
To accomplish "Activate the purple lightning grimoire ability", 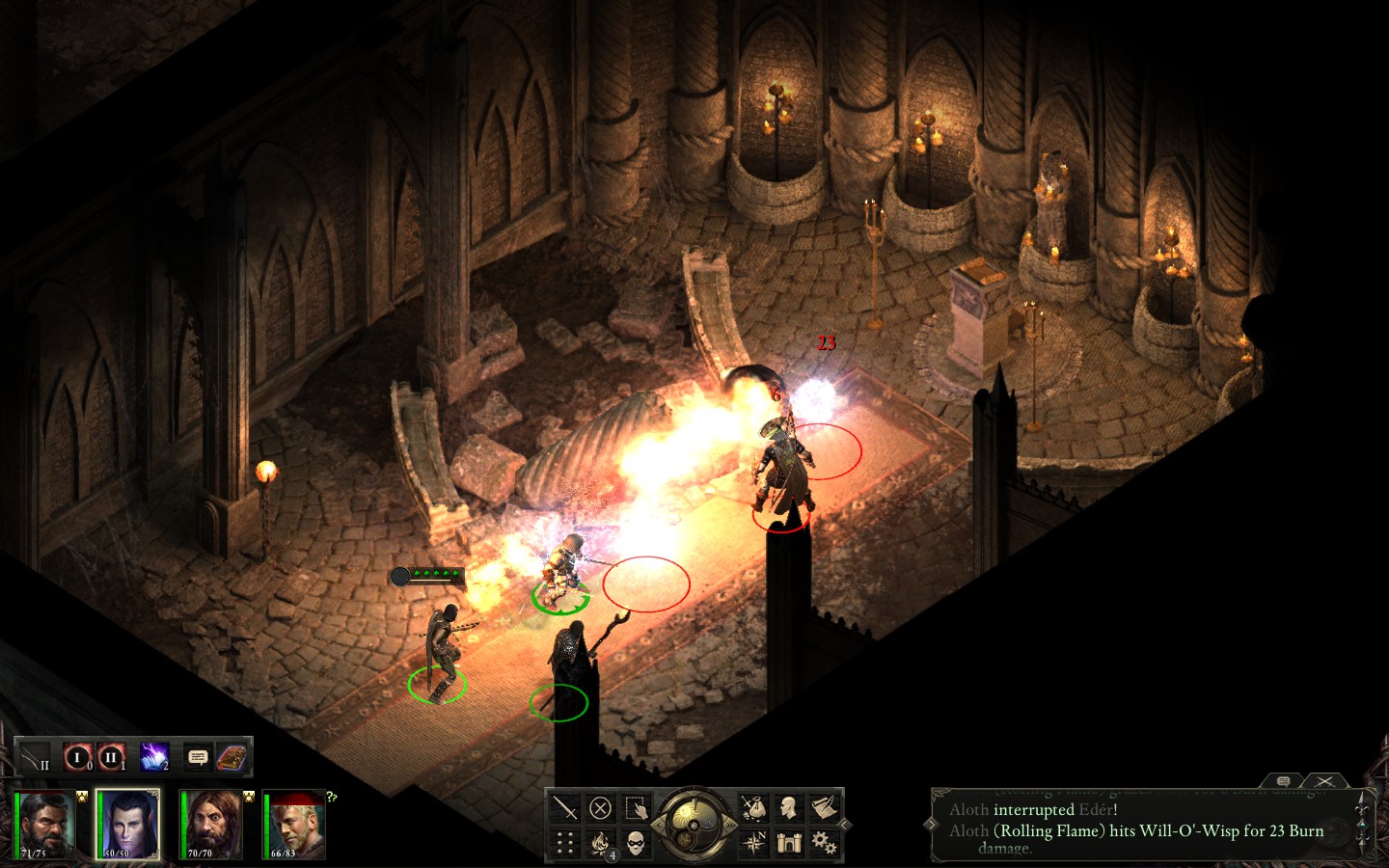I will [x=154, y=757].
